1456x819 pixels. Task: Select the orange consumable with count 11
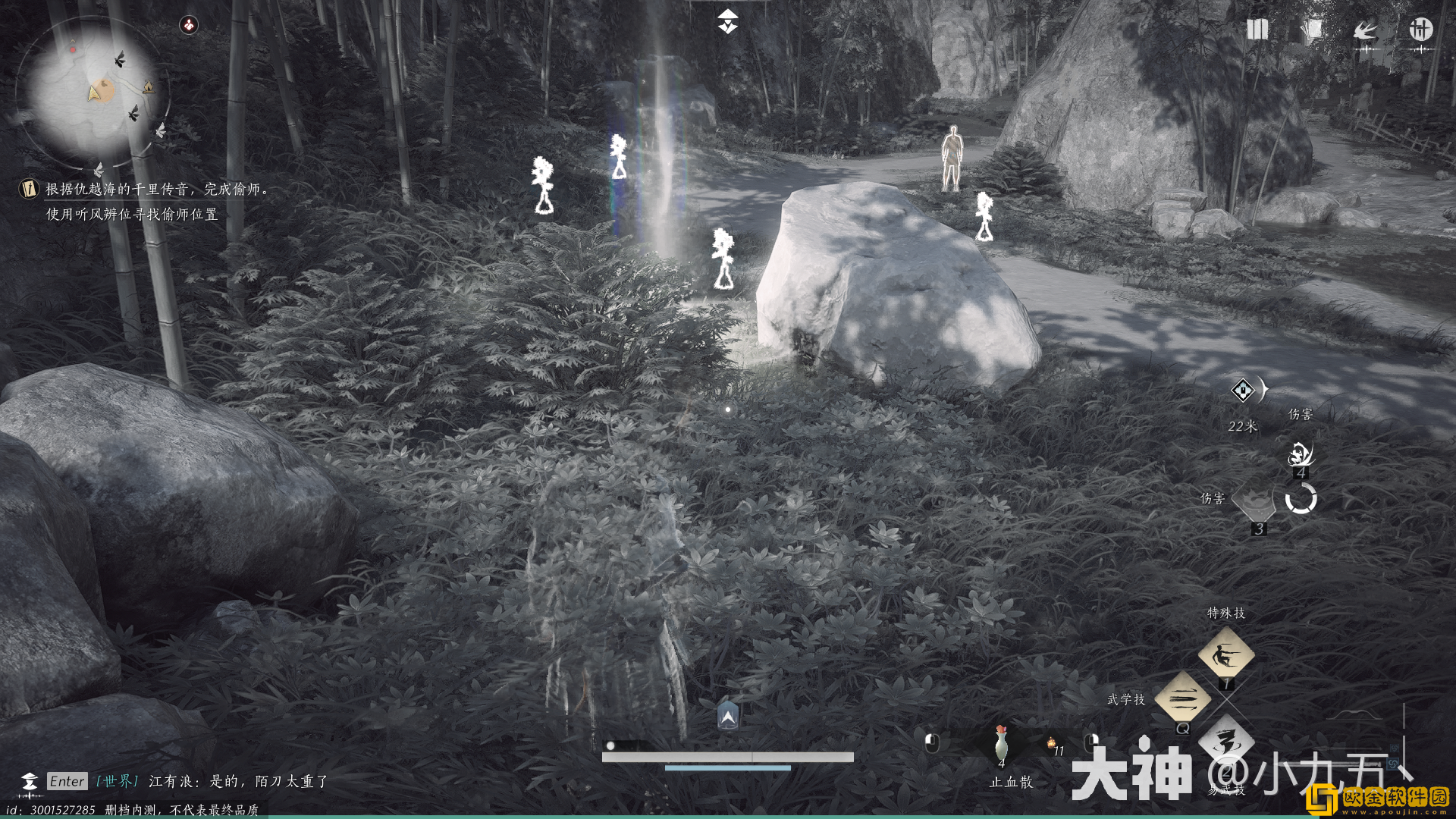(x=1053, y=744)
